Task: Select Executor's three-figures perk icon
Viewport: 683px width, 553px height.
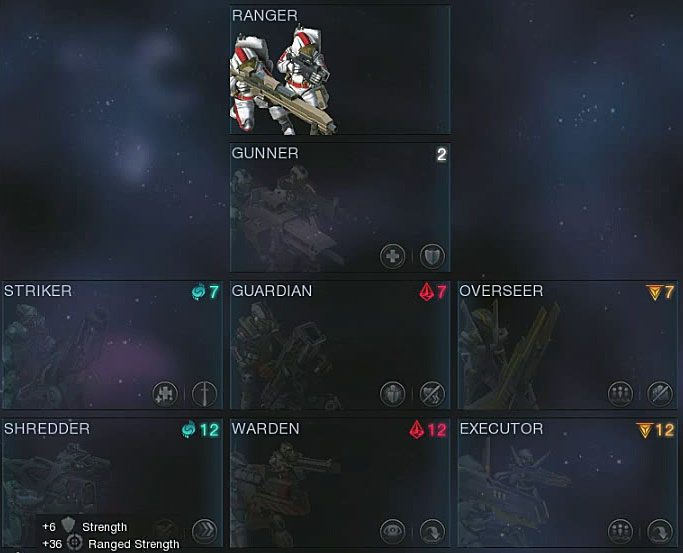Action: tap(621, 530)
